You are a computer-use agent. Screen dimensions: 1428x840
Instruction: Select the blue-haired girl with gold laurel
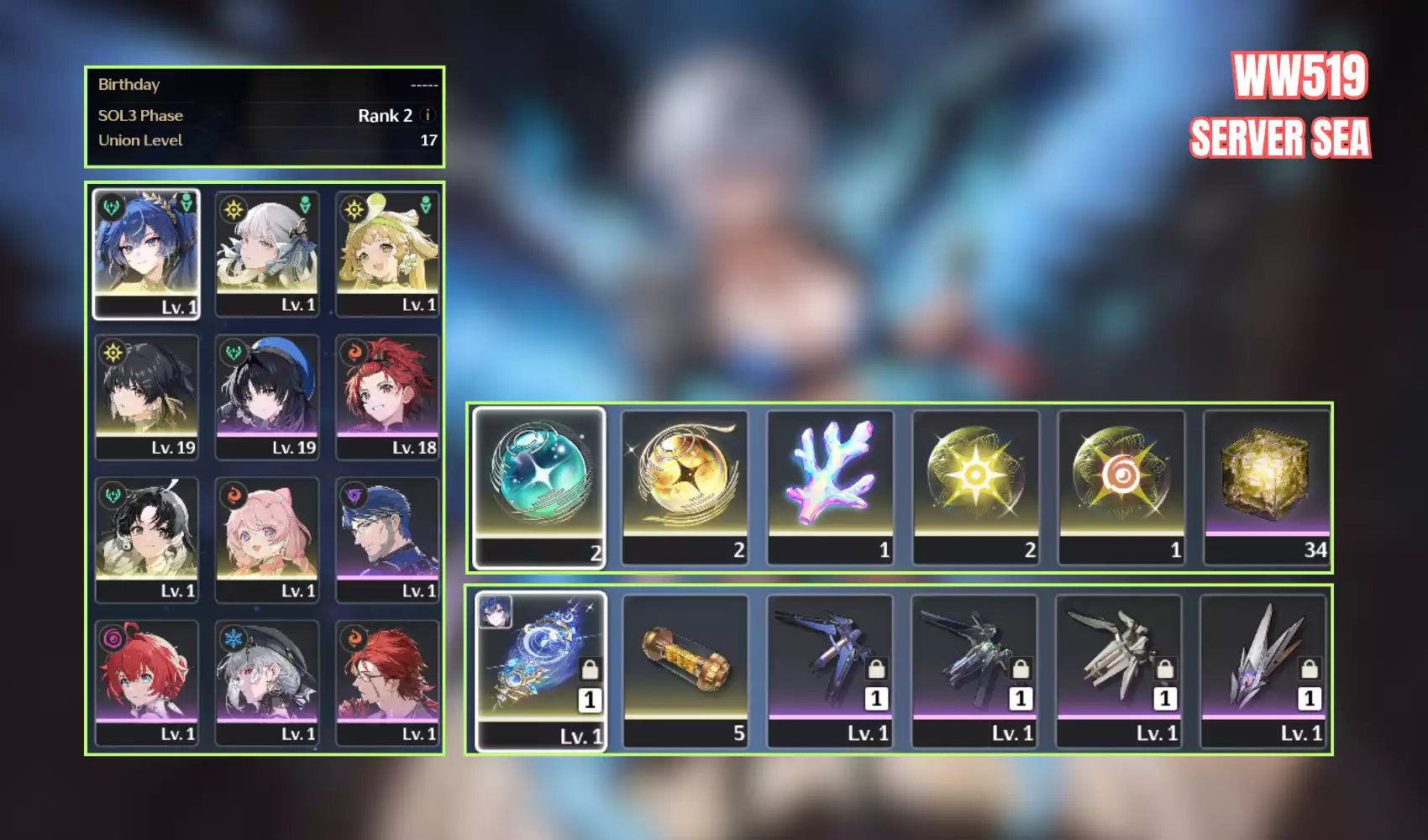146,254
